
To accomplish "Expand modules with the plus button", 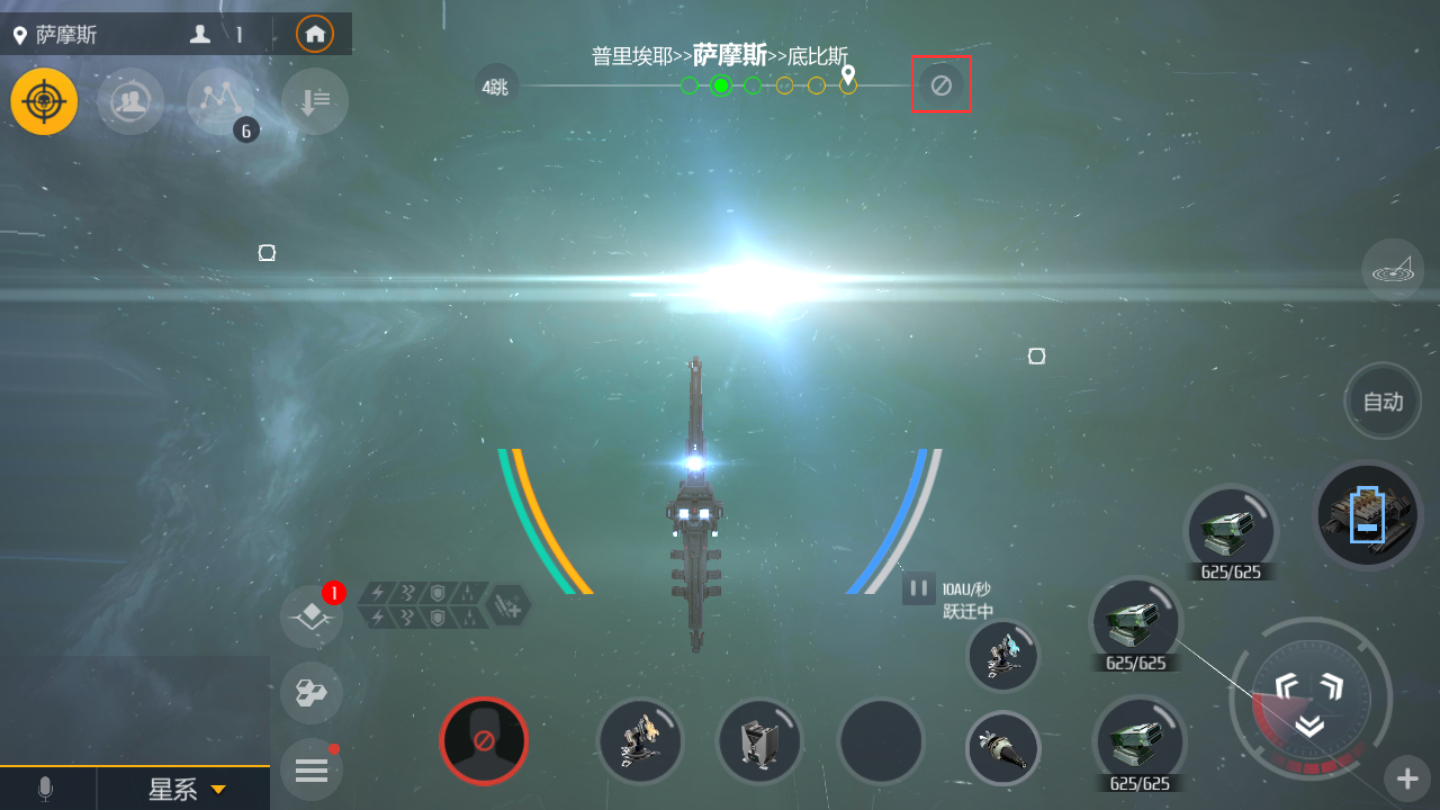I will 1407,778.
